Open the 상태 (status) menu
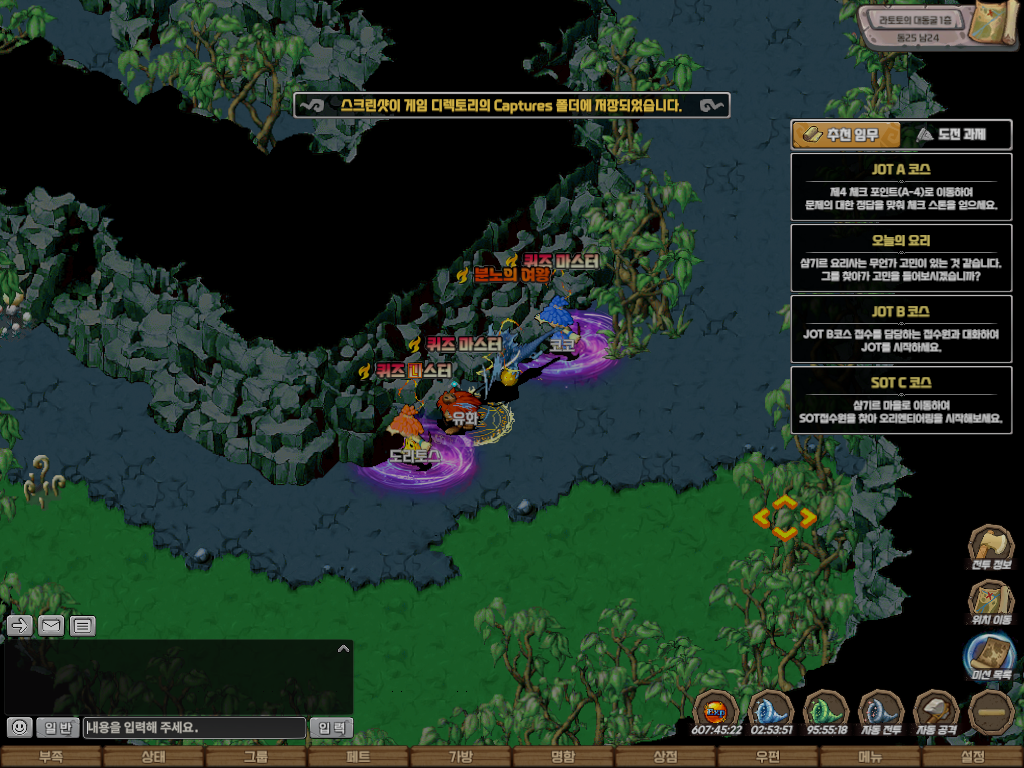1024x768 pixels. point(152,757)
